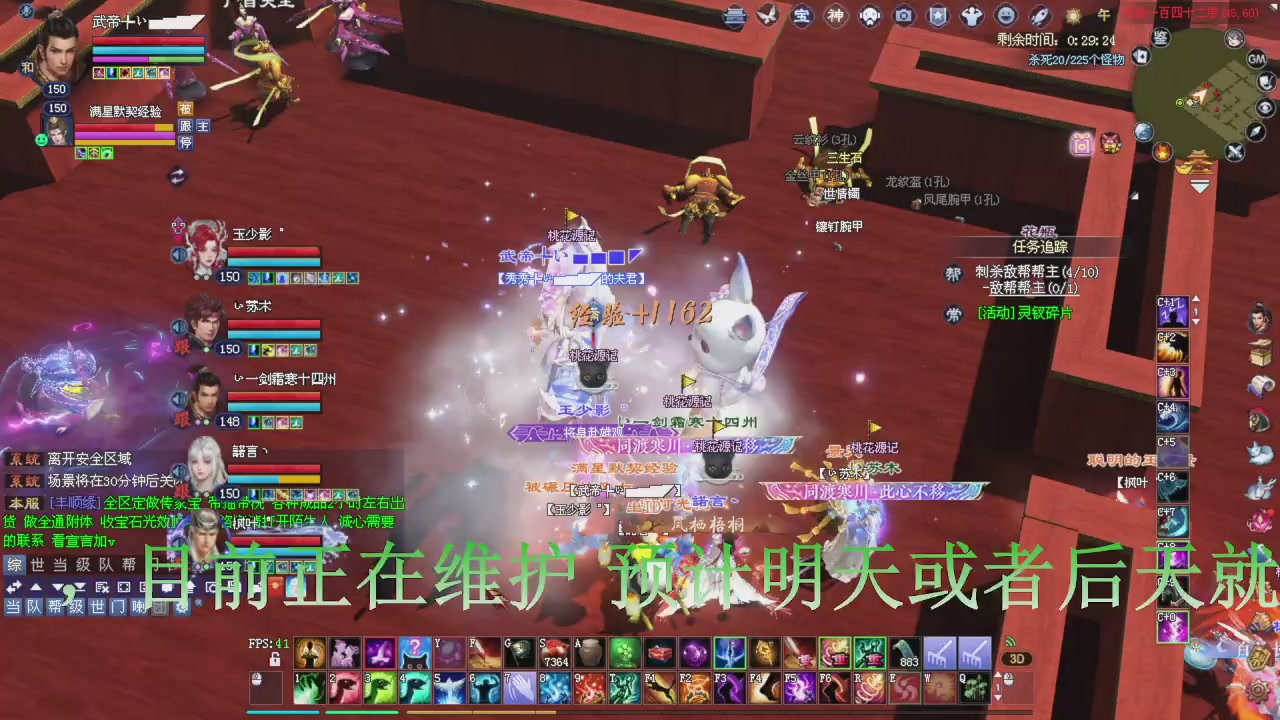
Task: Select the 帮 guild chat tab
Action: pyautogui.click(x=128, y=564)
